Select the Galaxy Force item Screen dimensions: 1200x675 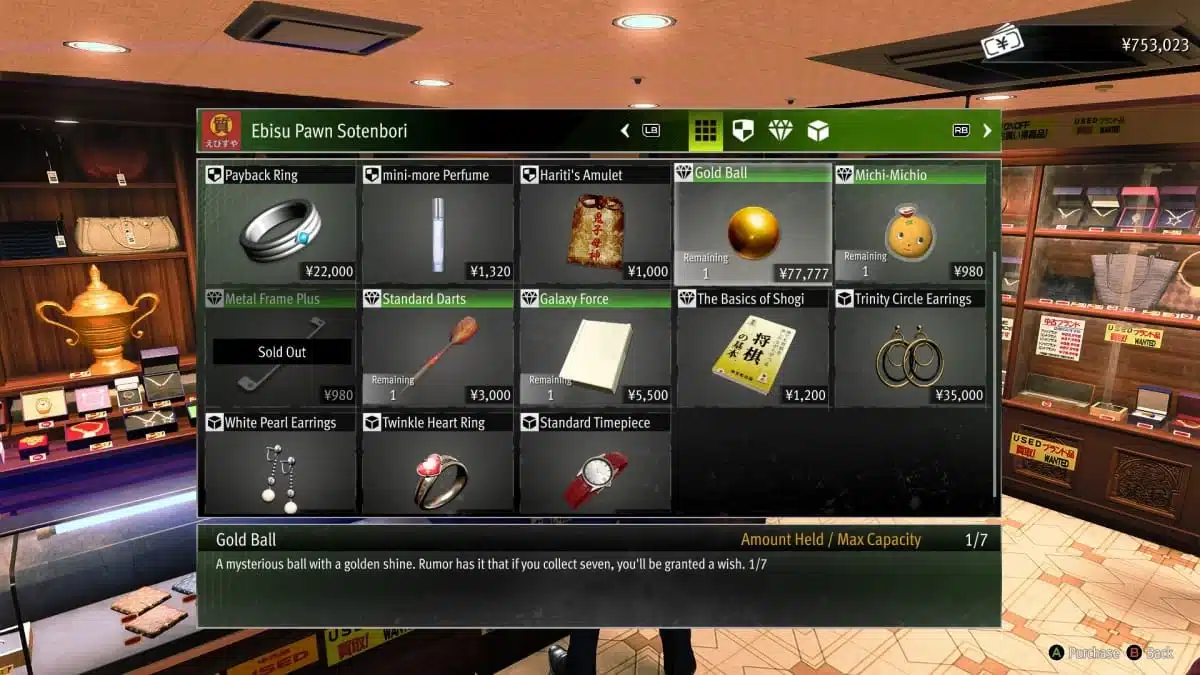click(595, 350)
